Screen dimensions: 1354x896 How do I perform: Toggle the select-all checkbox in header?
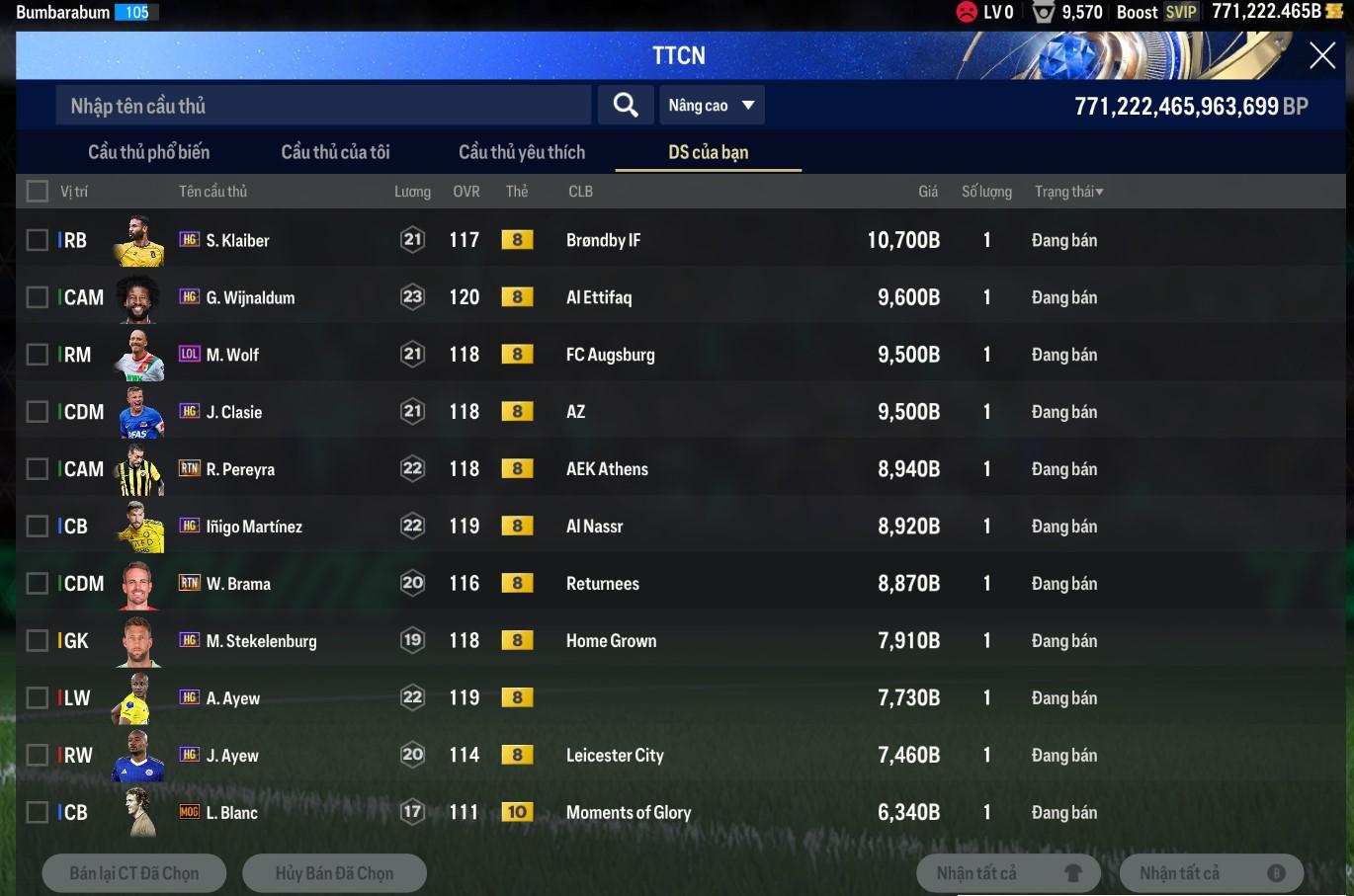pyautogui.click(x=38, y=192)
